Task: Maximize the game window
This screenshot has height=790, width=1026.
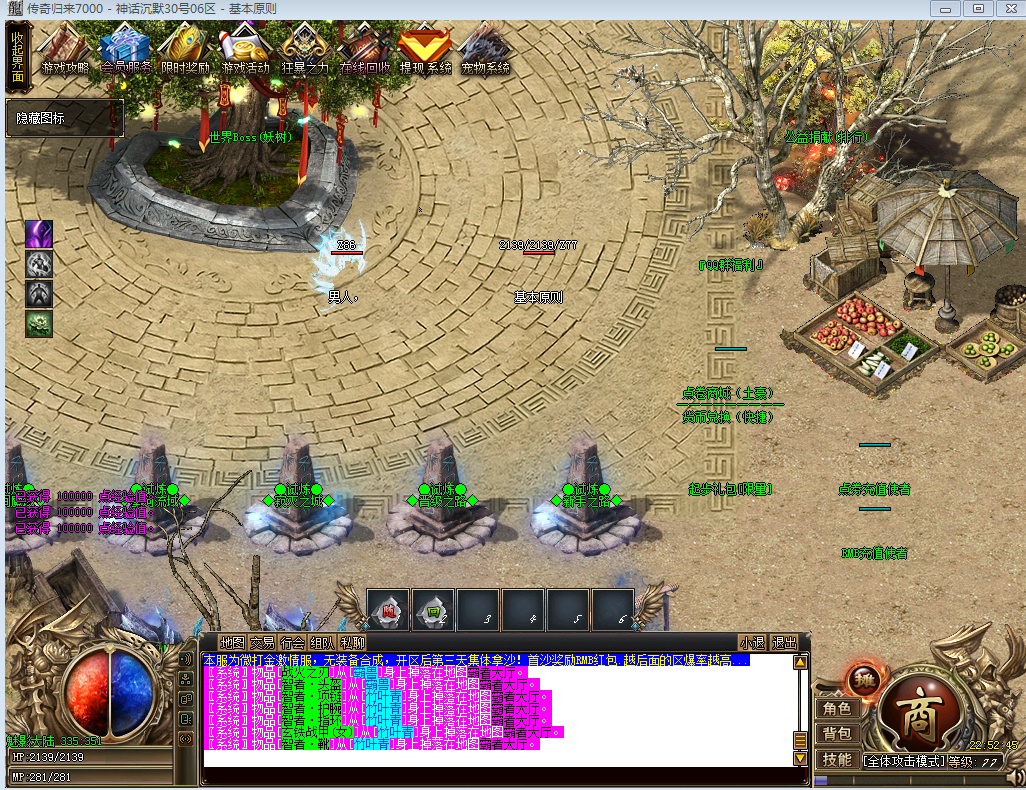Action: pyautogui.click(x=978, y=8)
